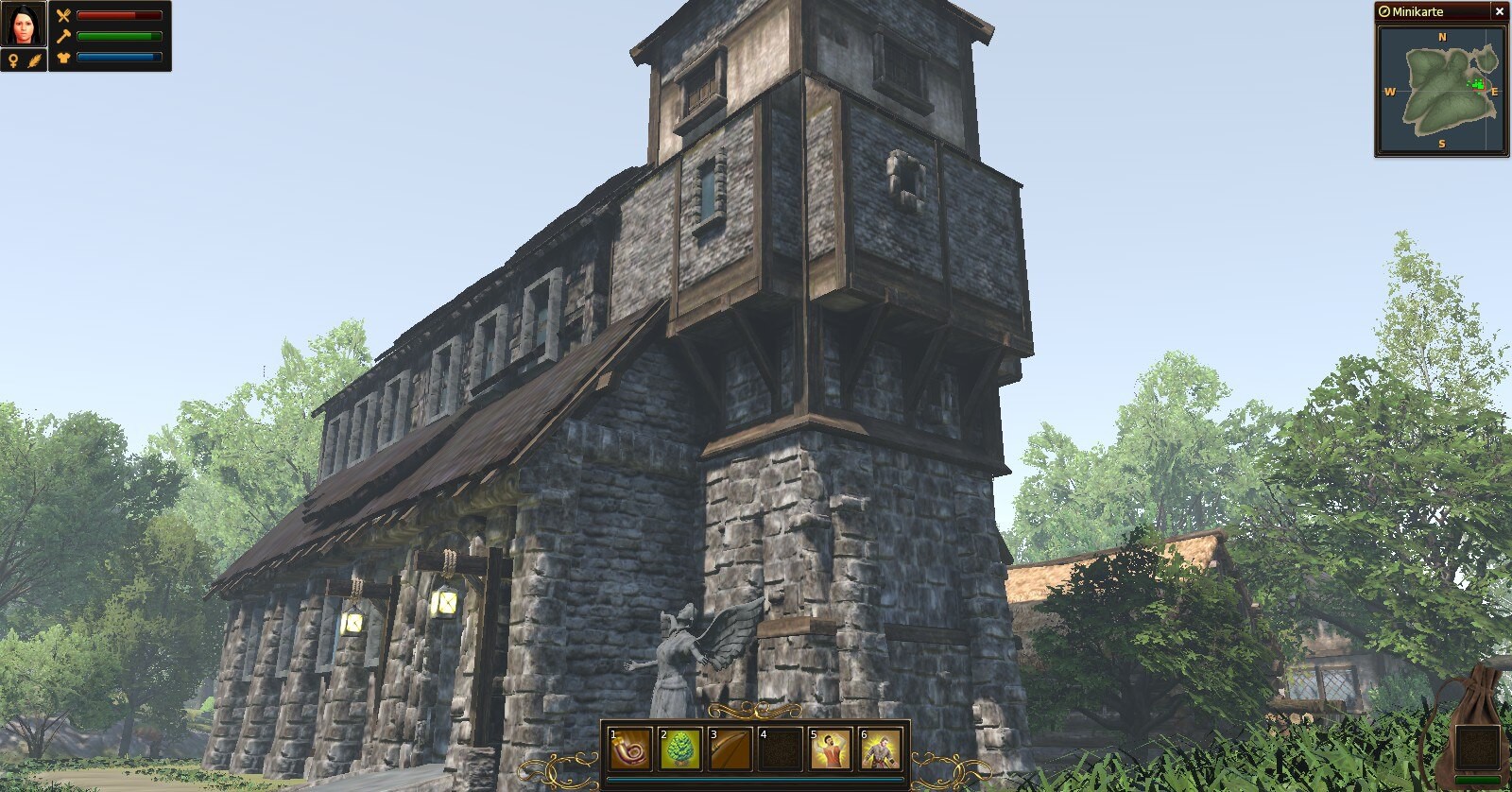Click the female gender symbol icon
The image size is (1512, 792).
point(13,60)
